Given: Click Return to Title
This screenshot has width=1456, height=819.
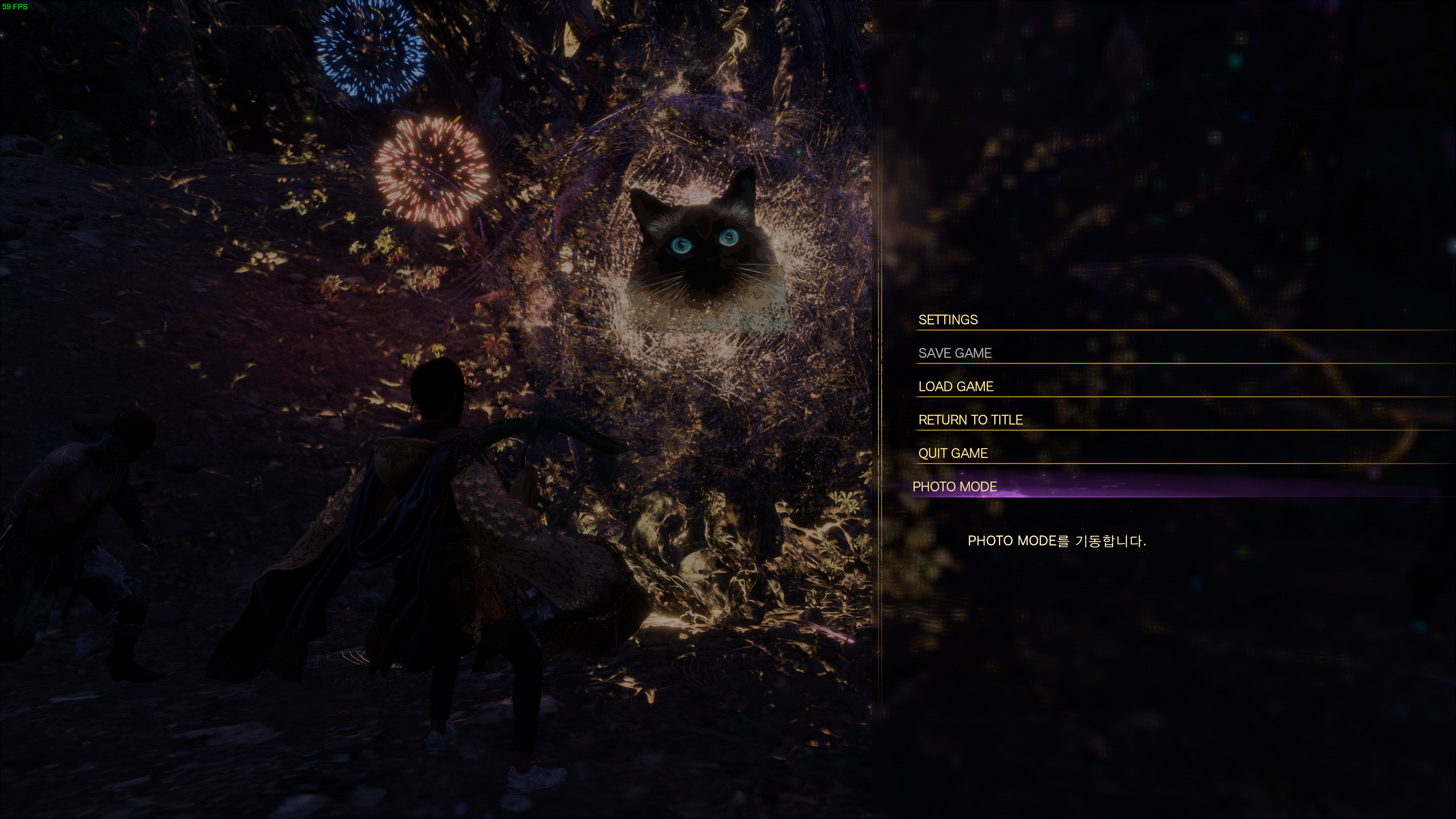Looking at the screenshot, I should 970,420.
